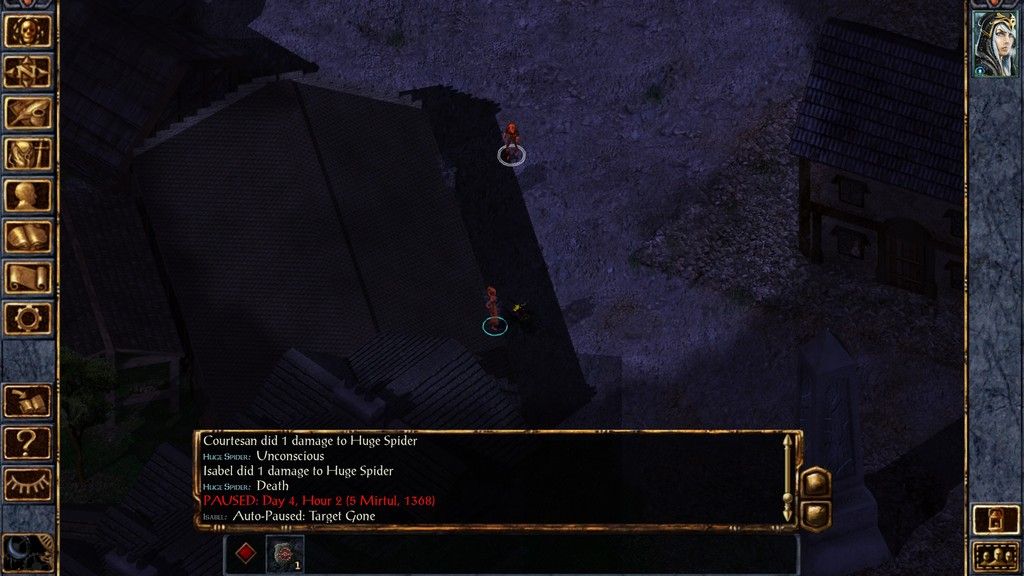Open the priest scroll
The width and height of the screenshot is (1024, 576).
pos(27,277)
